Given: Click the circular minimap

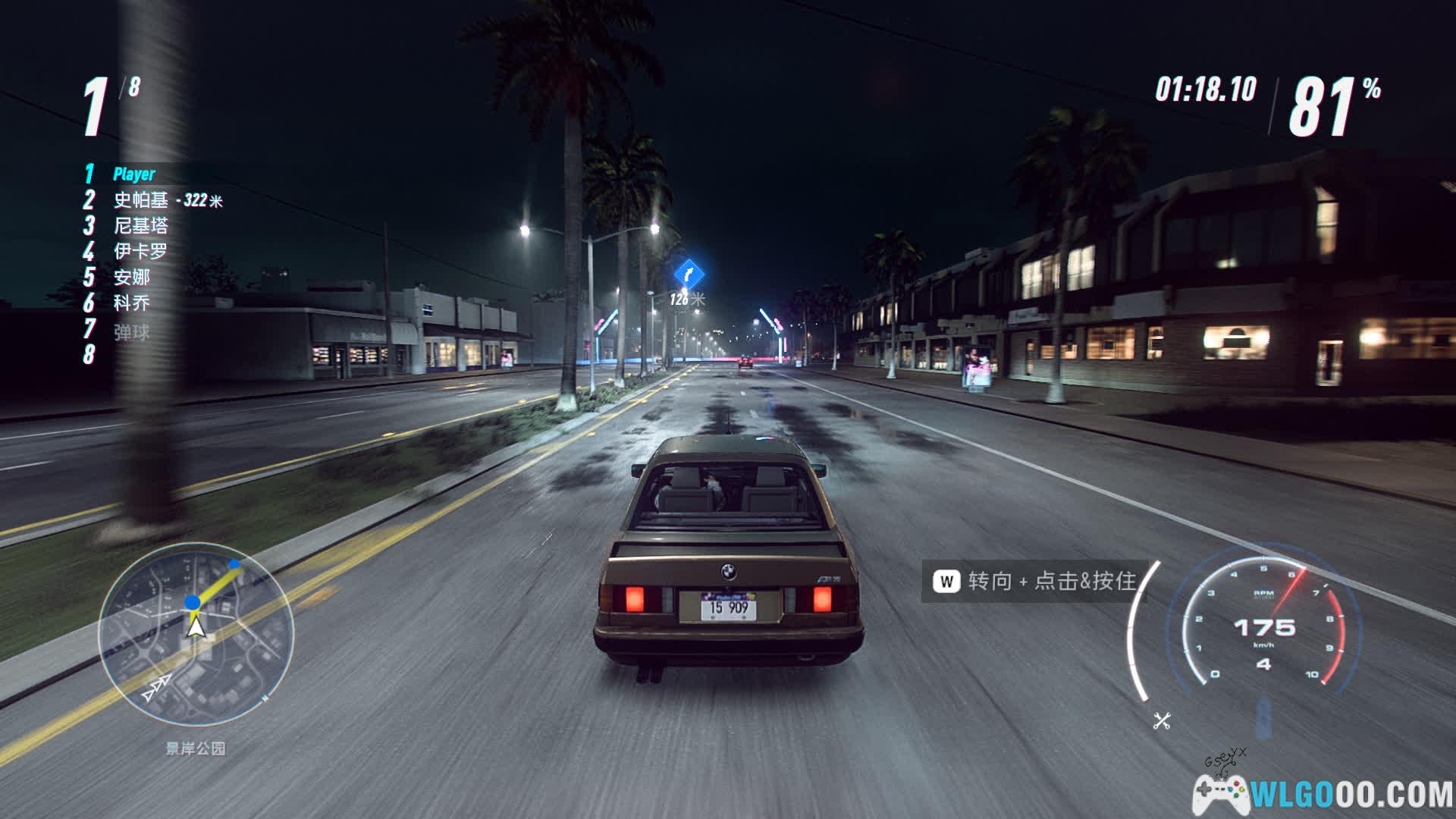Looking at the screenshot, I should pyautogui.click(x=196, y=633).
